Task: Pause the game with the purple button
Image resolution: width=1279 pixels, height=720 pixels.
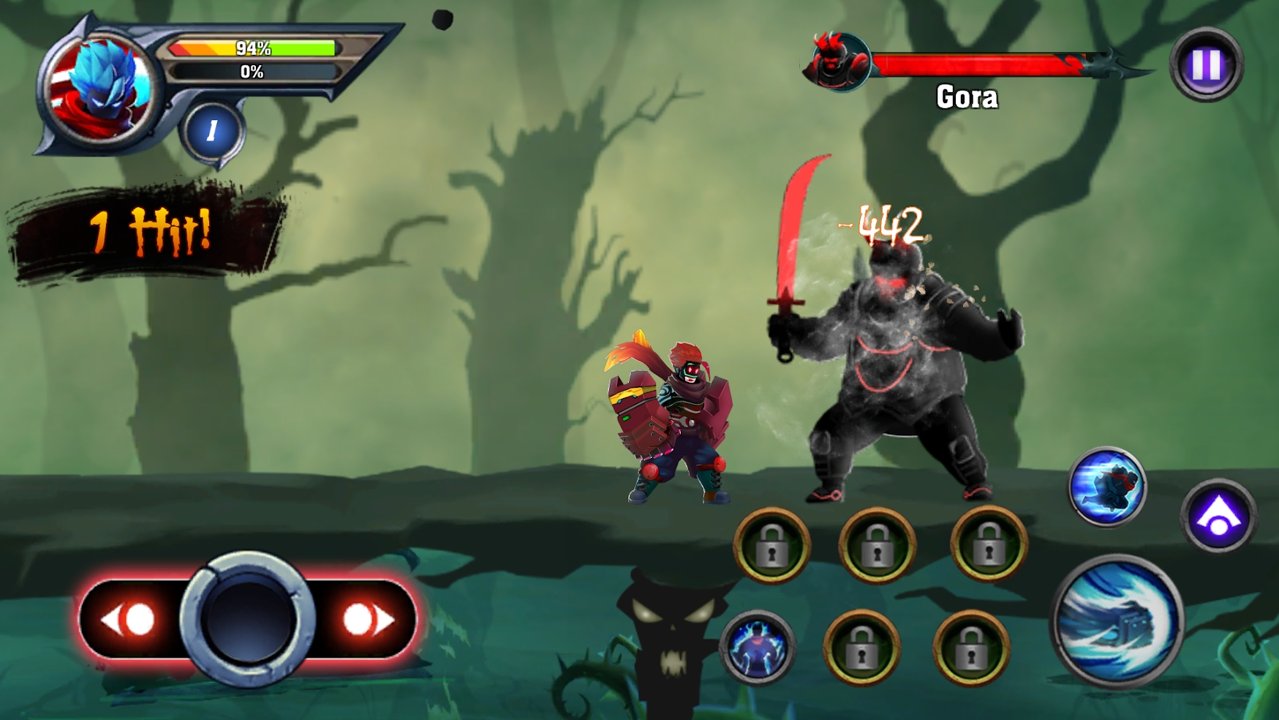Action: click(1206, 64)
